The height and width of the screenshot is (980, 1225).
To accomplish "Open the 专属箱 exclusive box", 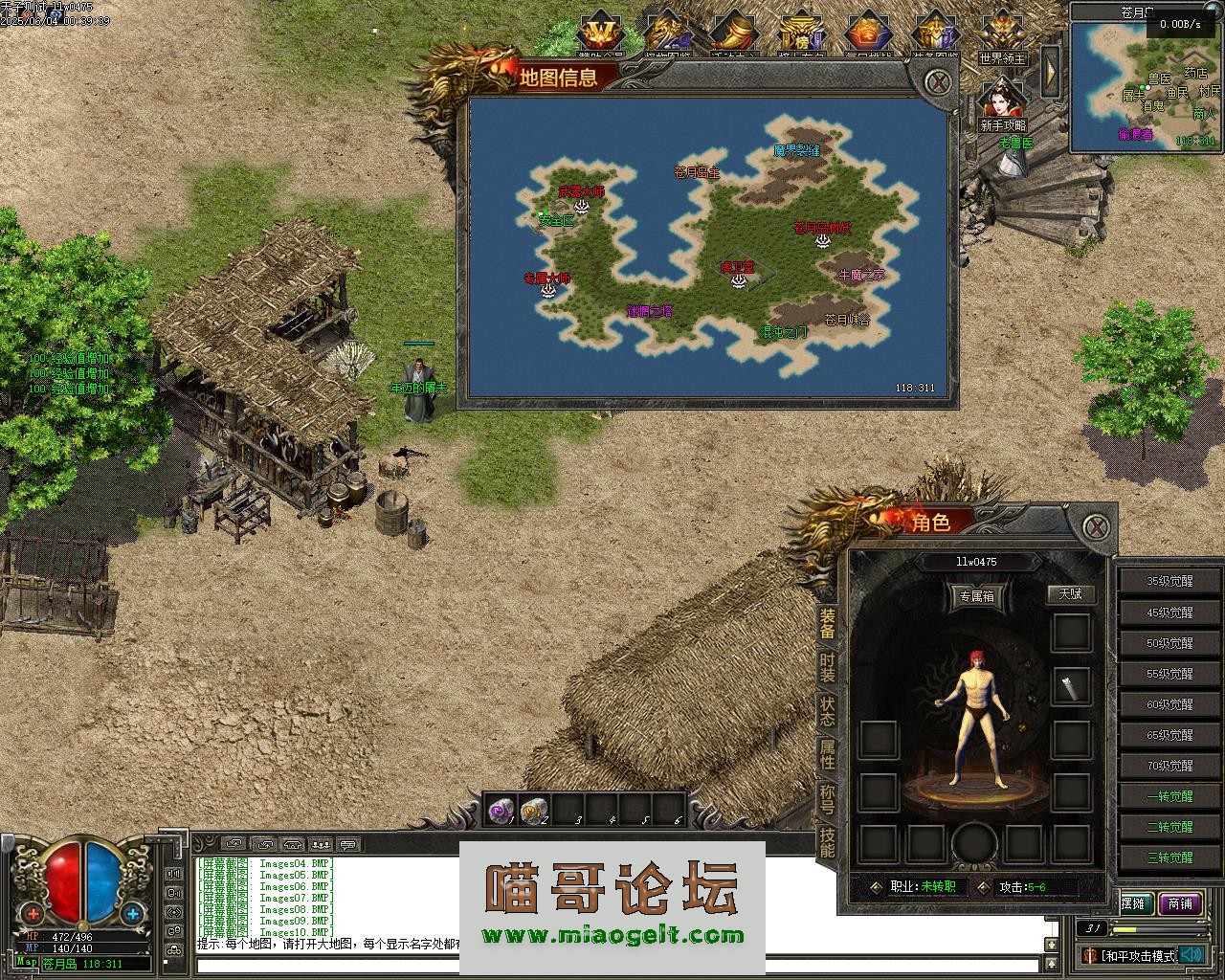I will click(x=976, y=596).
